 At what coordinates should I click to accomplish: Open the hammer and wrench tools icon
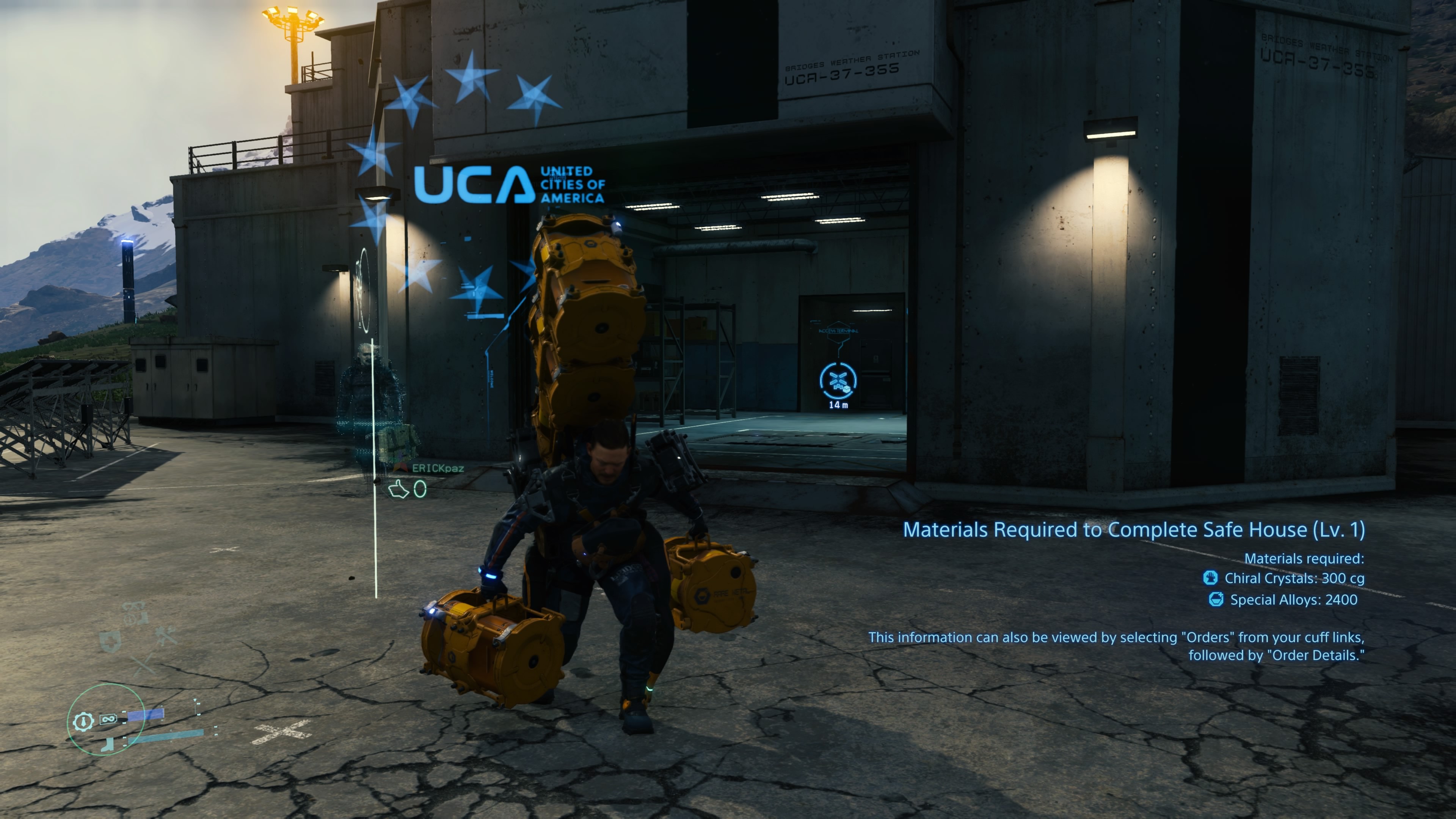(166, 636)
